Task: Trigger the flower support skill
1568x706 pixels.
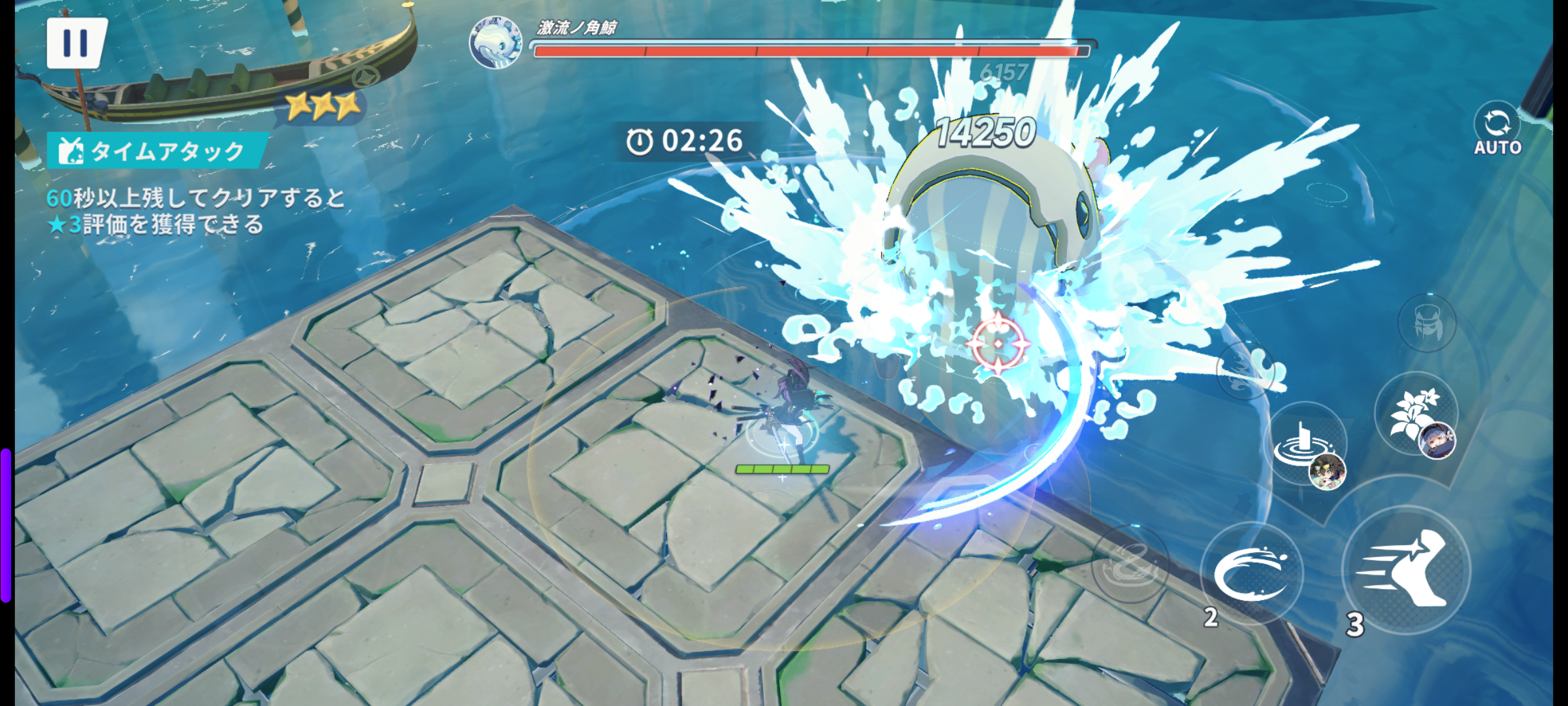Action: tap(1416, 414)
